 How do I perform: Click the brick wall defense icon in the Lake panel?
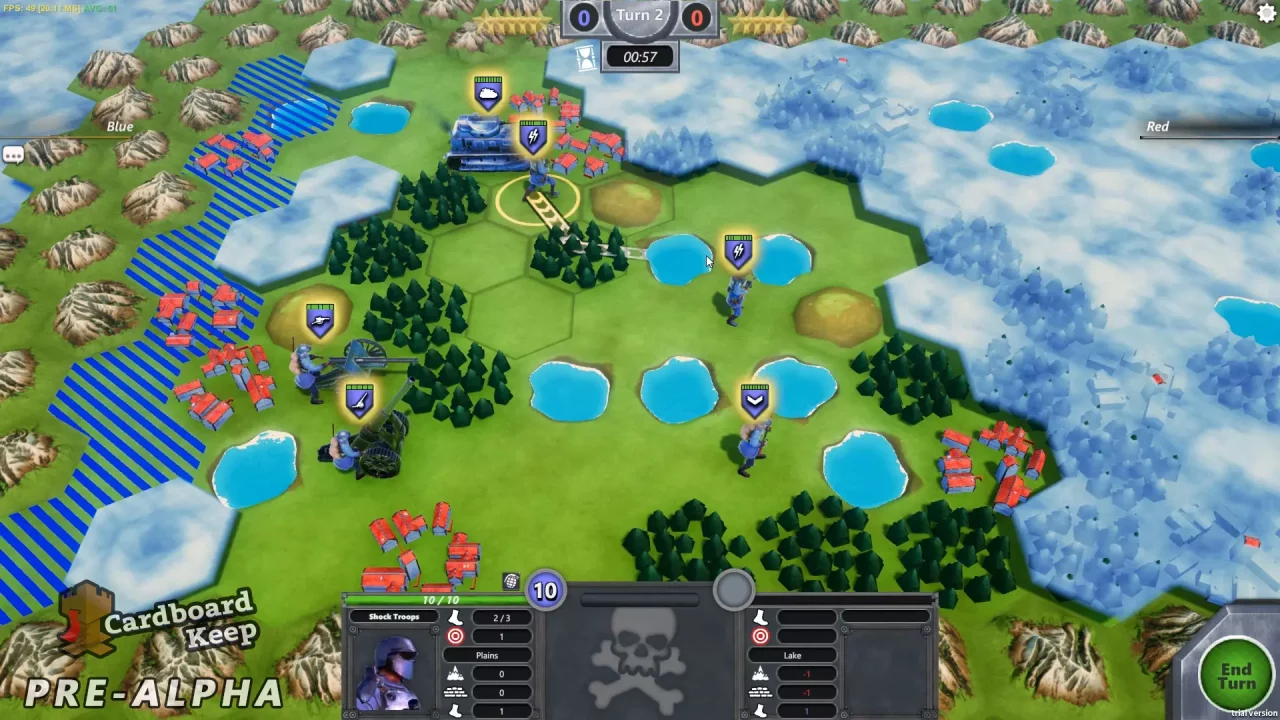click(x=762, y=692)
